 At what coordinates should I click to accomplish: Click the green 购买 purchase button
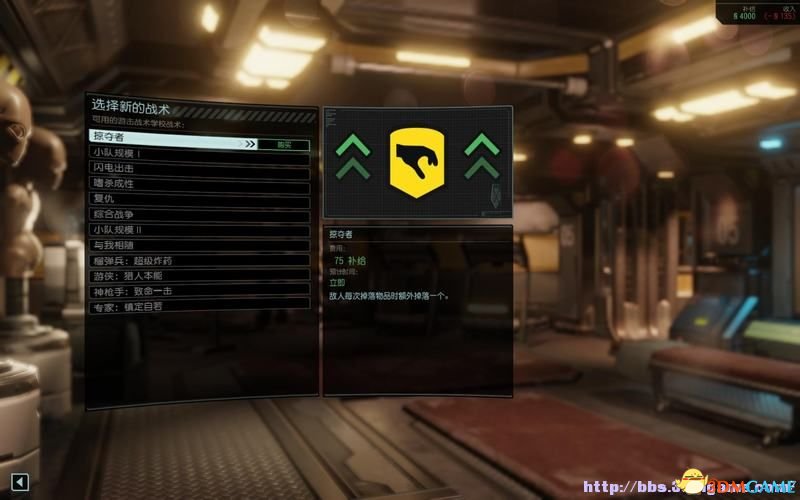click(285, 144)
